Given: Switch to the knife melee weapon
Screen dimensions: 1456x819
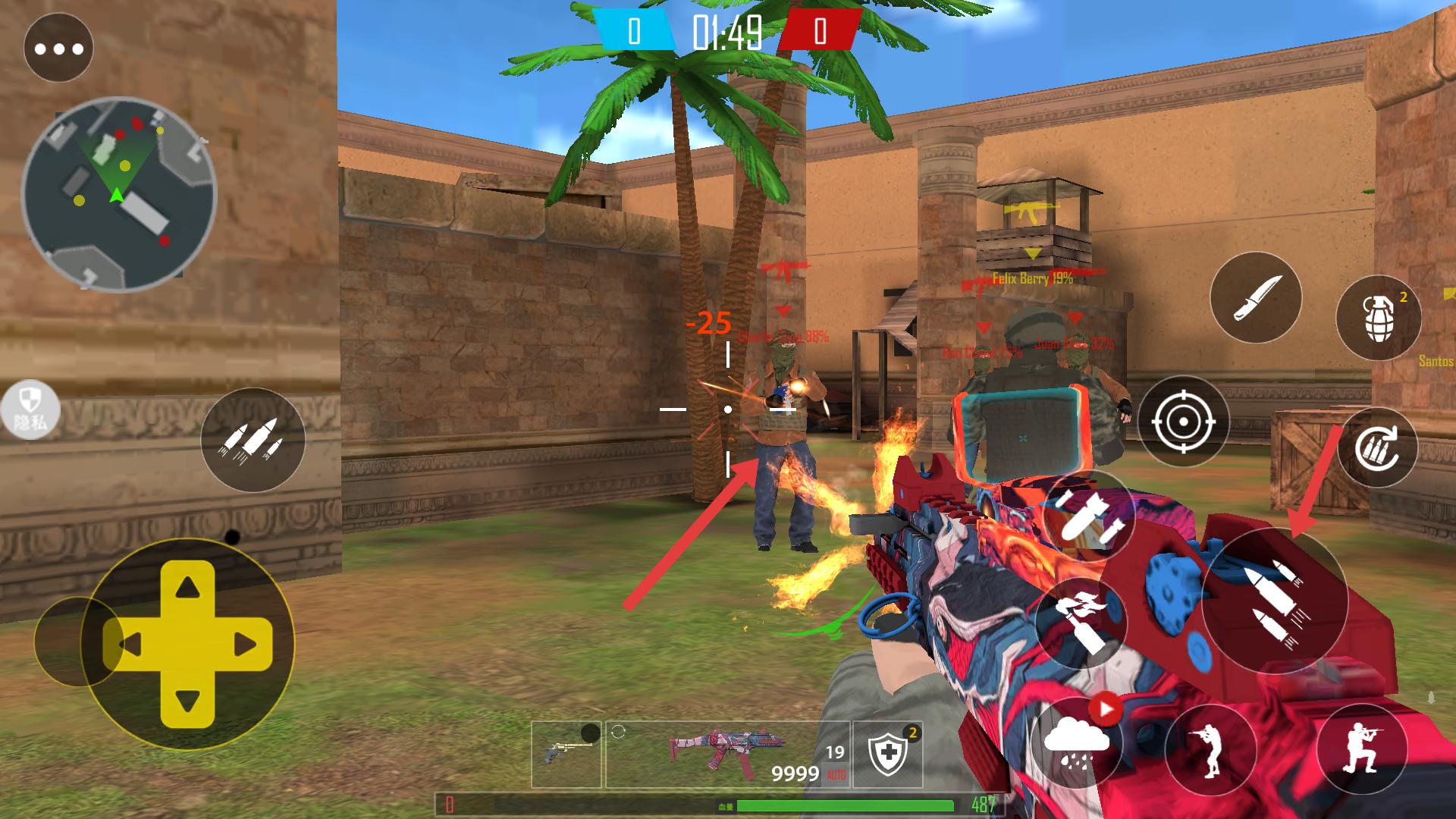Looking at the screenshot, I should [x=1255, y=297].
